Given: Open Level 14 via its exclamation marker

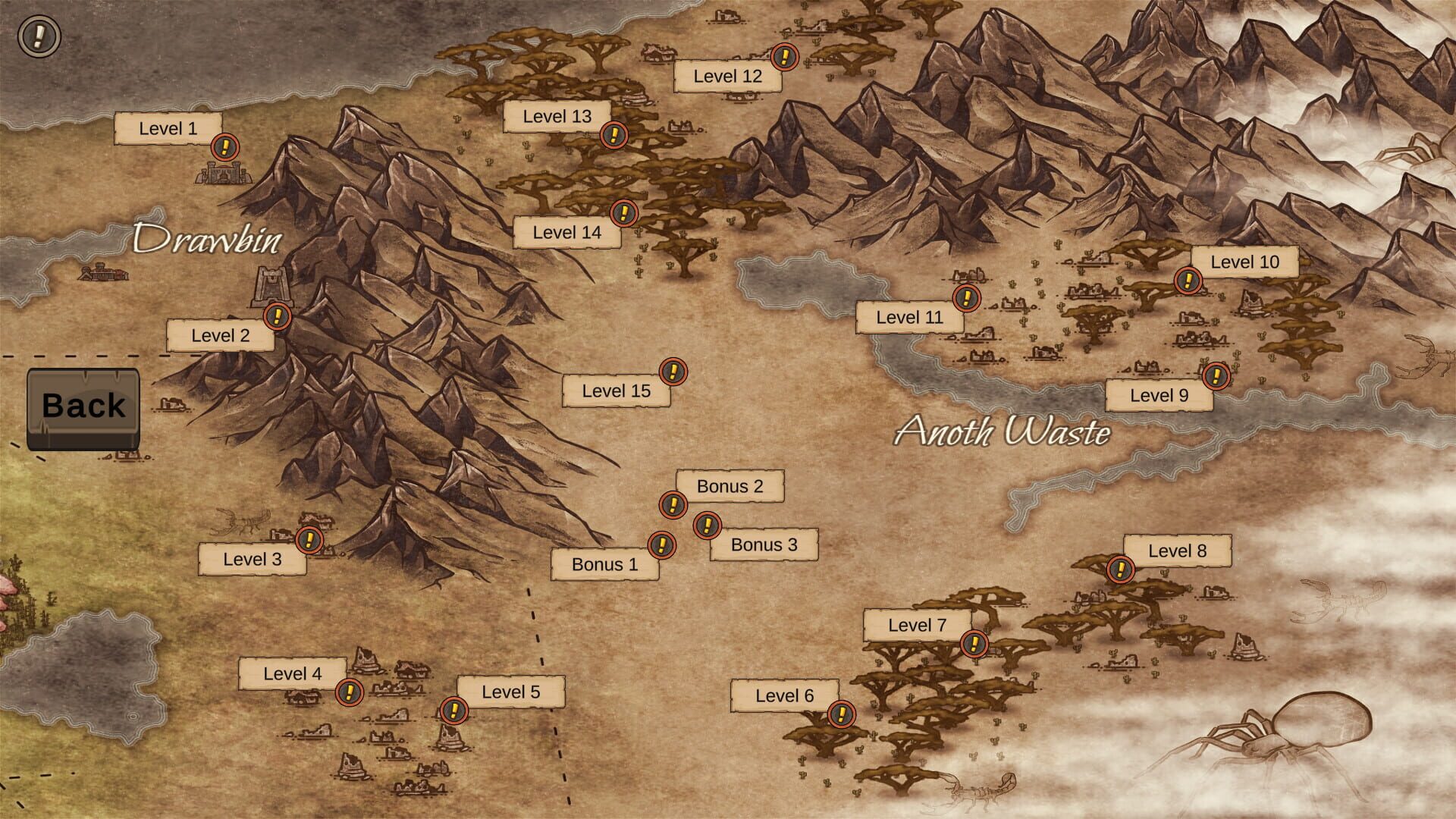Looking at the screenshot, I should [x=622, y=214].
